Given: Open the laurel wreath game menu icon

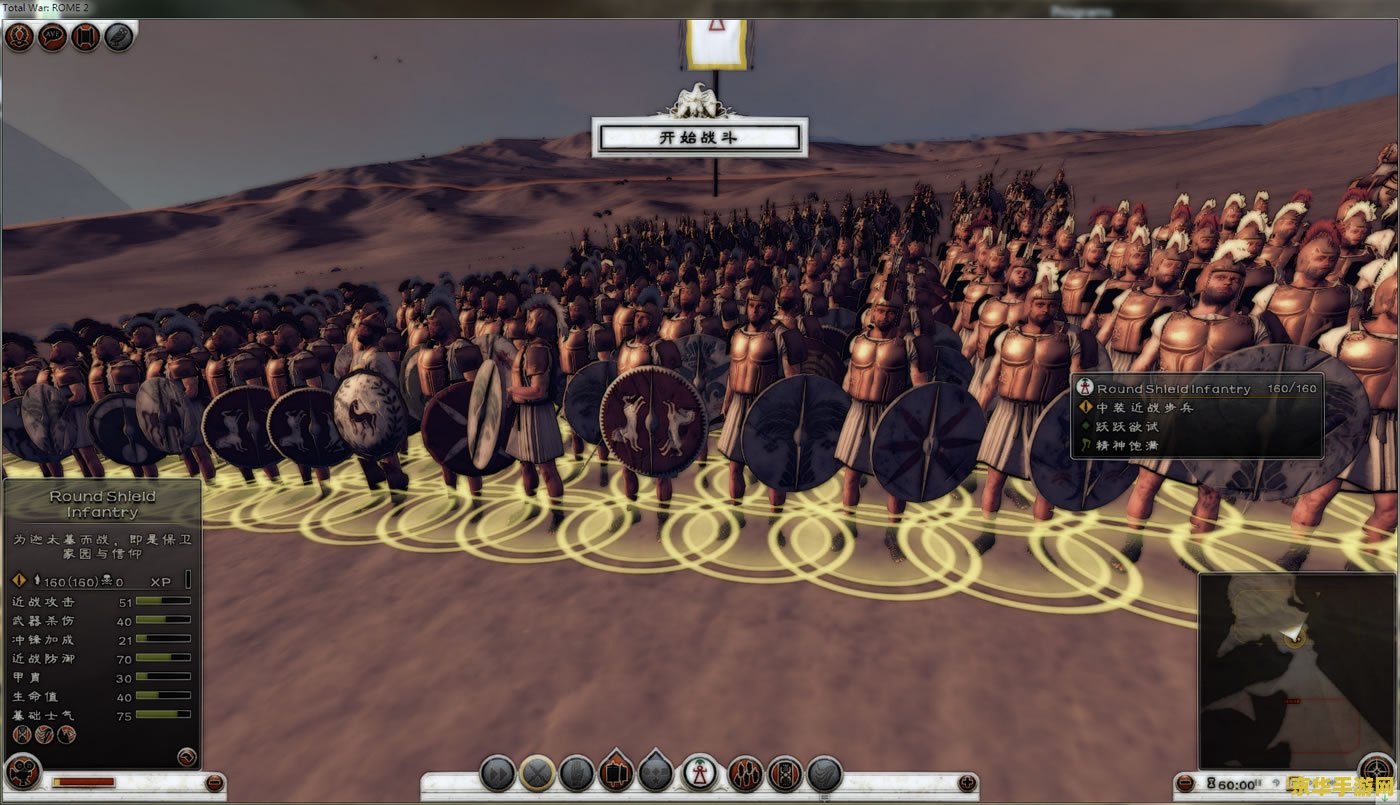Looking at the screenshot, I should 19,38.
